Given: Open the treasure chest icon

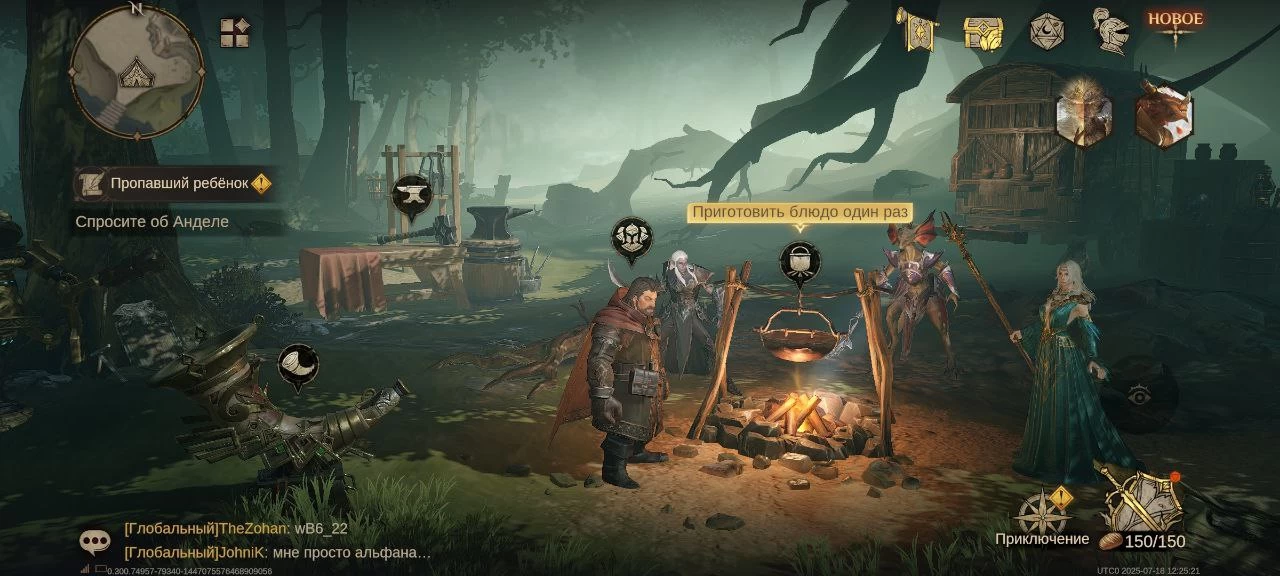Looking at the screenshot, I should coord(982,32).
